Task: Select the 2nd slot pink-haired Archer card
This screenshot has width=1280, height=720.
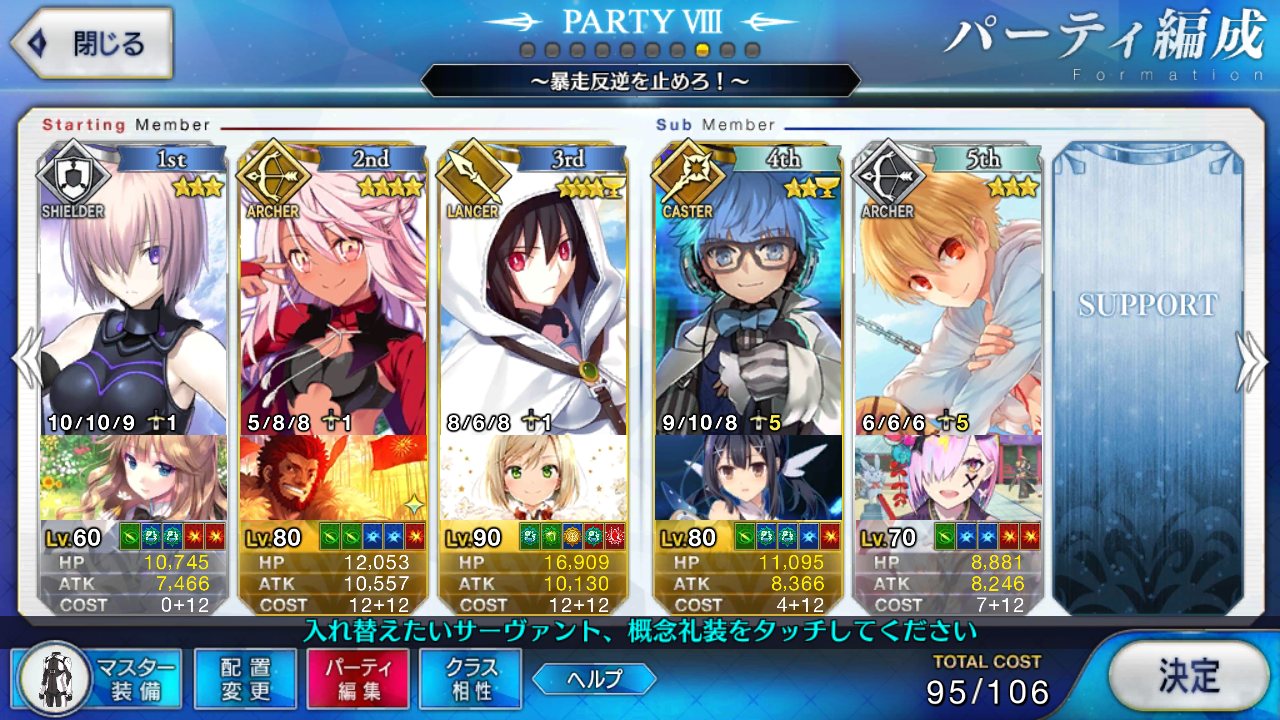Action: pyautogui.click(x=333, y=300)
